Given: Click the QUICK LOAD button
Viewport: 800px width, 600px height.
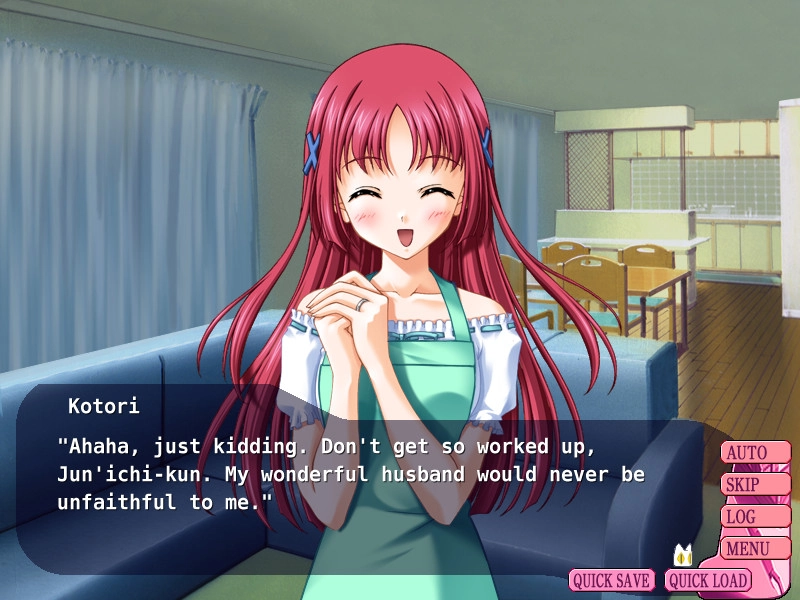Looking at the screenshot, I should (x=707, y=580).
